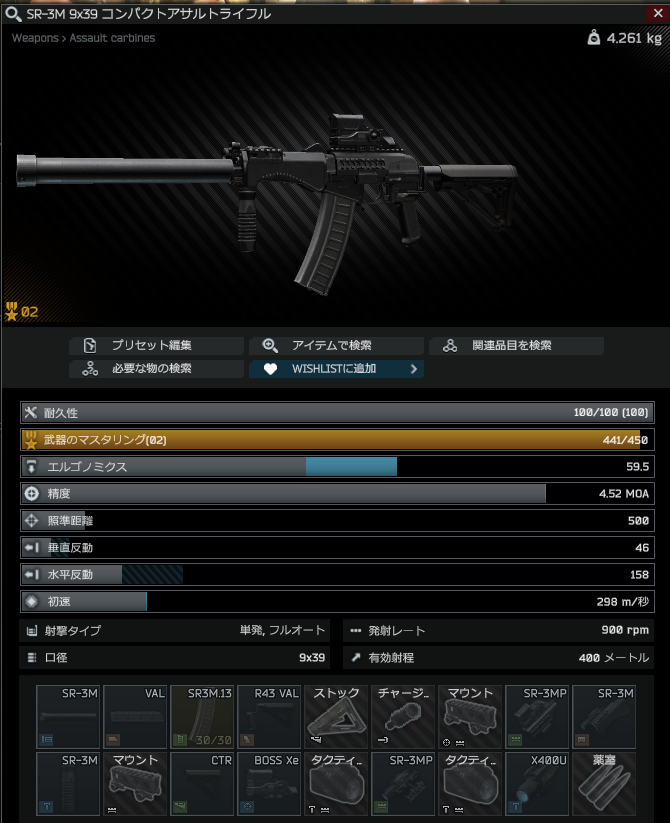Select the chamber (薬室) ammo slot
Screen dimensions: 670x823
point(604,784)
